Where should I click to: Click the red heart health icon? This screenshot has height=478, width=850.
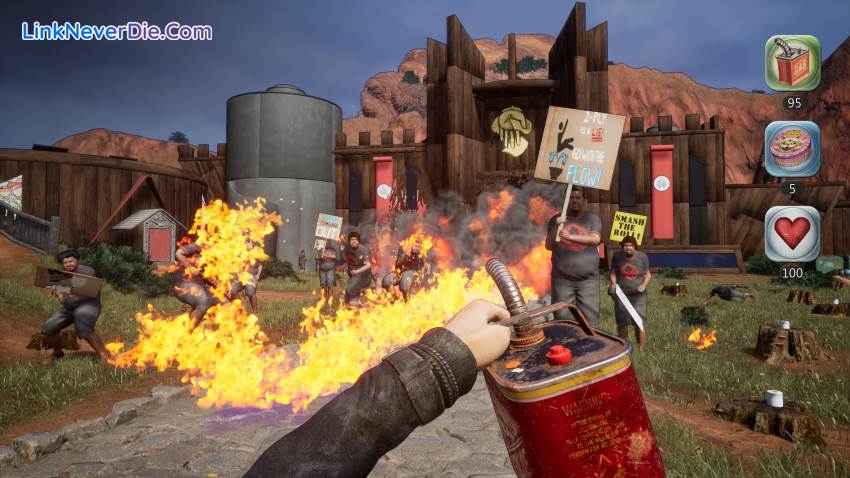792,234
